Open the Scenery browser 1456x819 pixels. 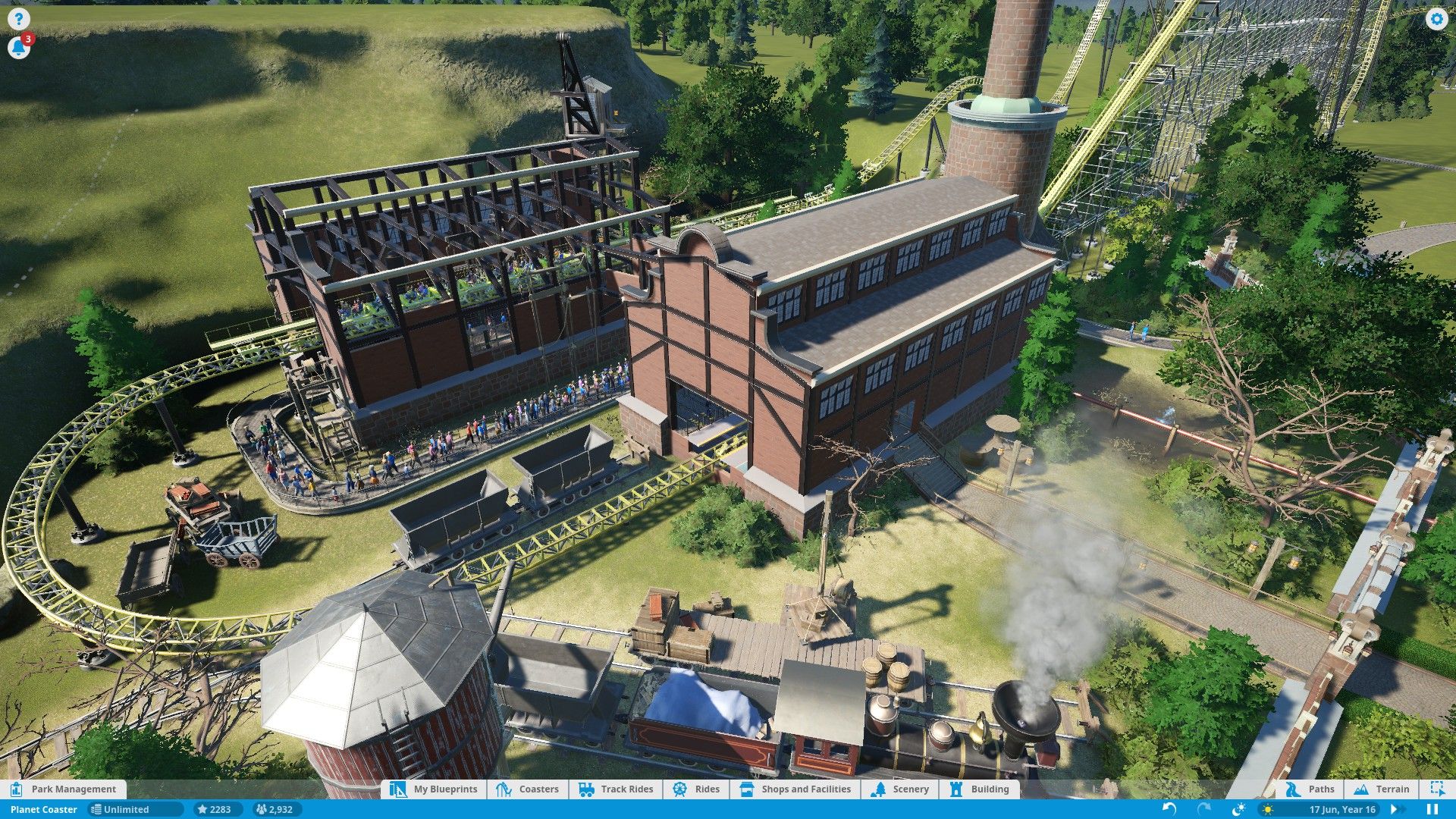(x=902, y=789)
